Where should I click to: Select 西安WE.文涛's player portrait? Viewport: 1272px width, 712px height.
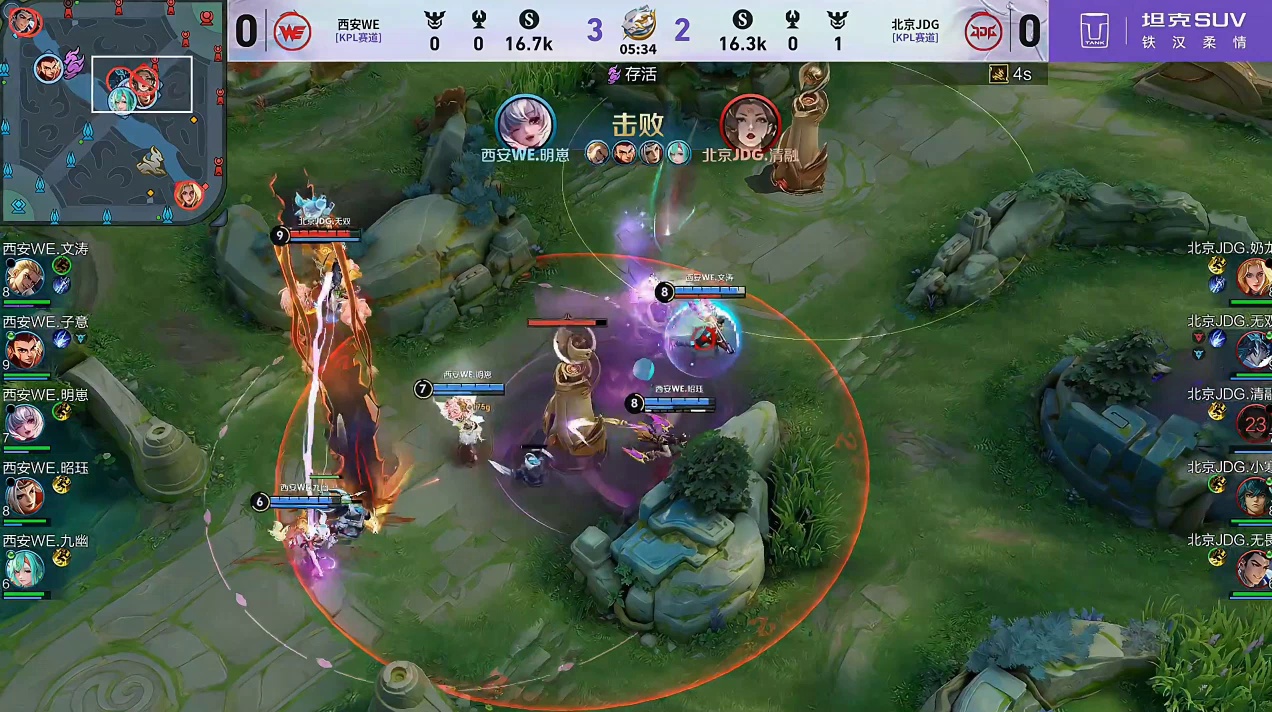25,277
